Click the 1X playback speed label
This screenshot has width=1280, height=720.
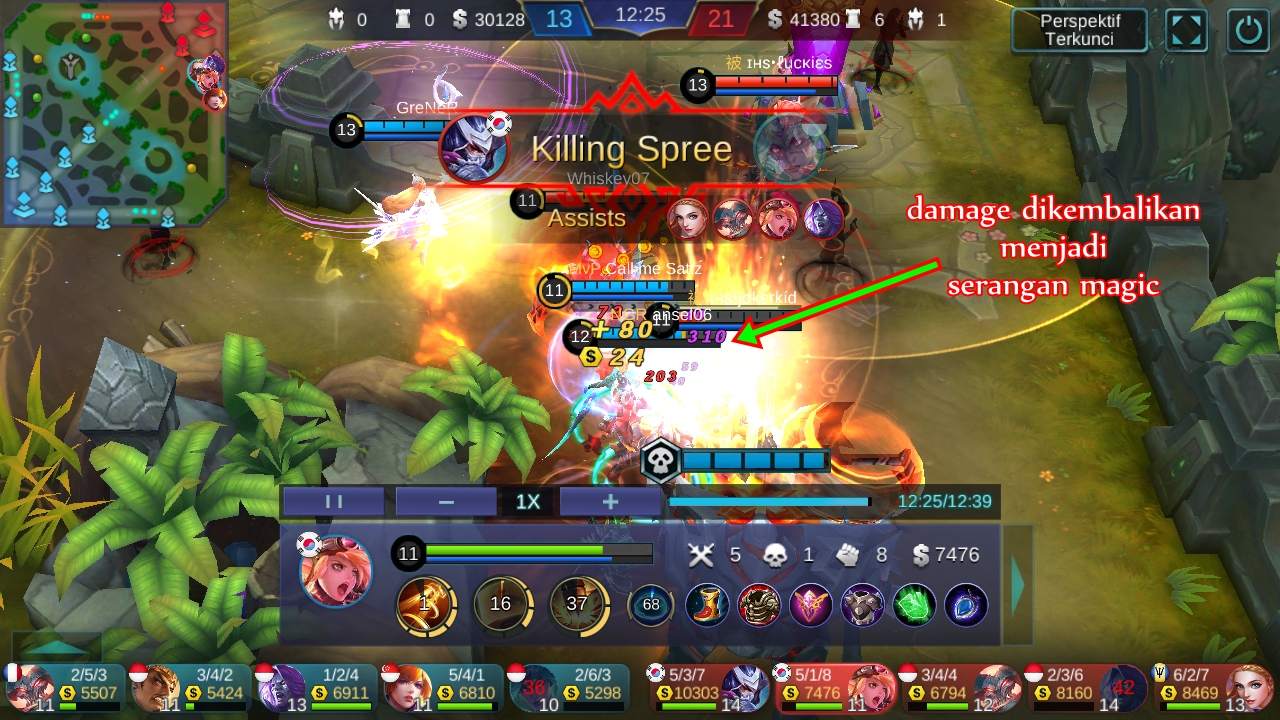pos(527,501)
